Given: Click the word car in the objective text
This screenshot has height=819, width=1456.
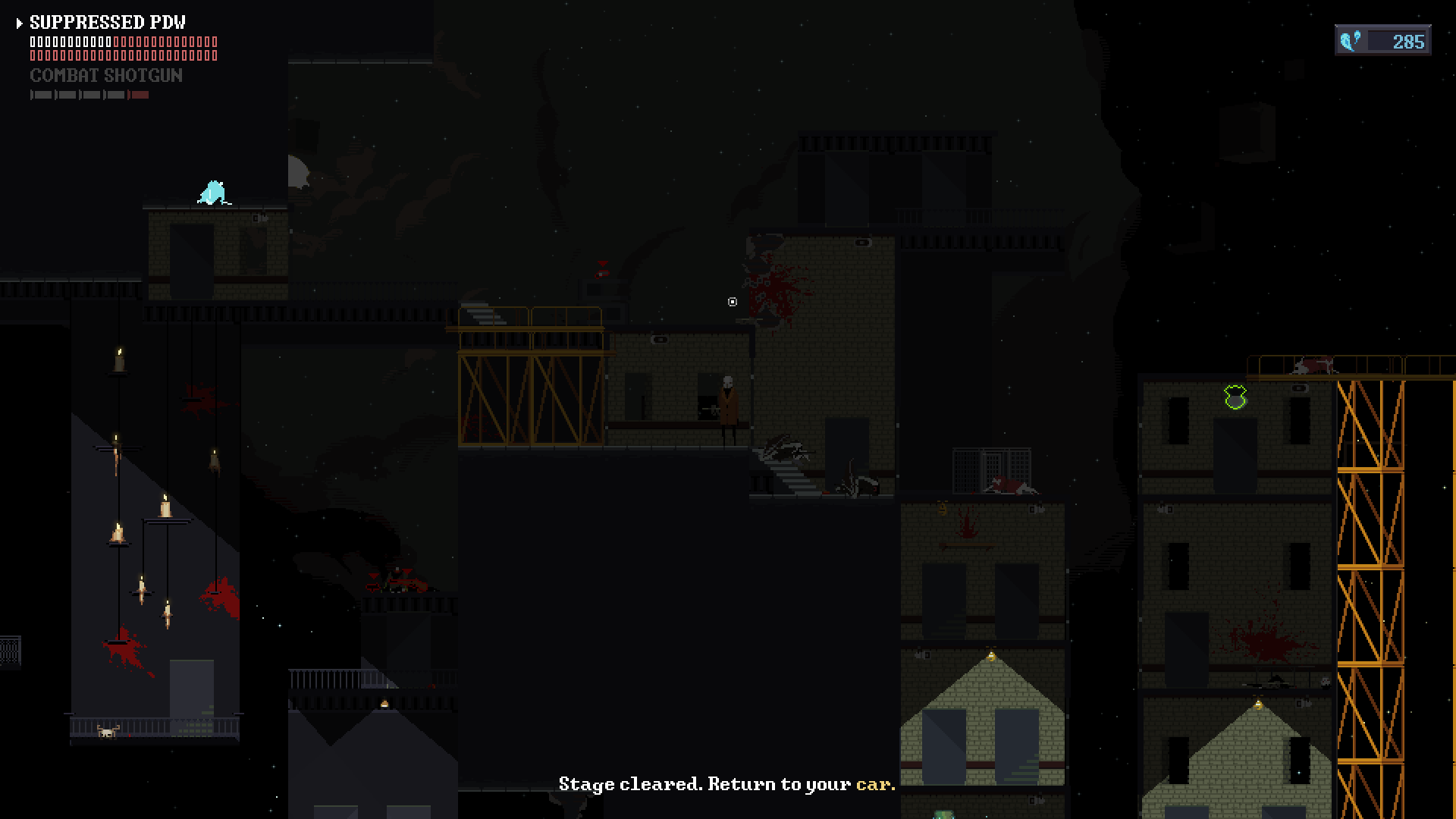Looking at the screenshot, I should (x=871, y=785).
